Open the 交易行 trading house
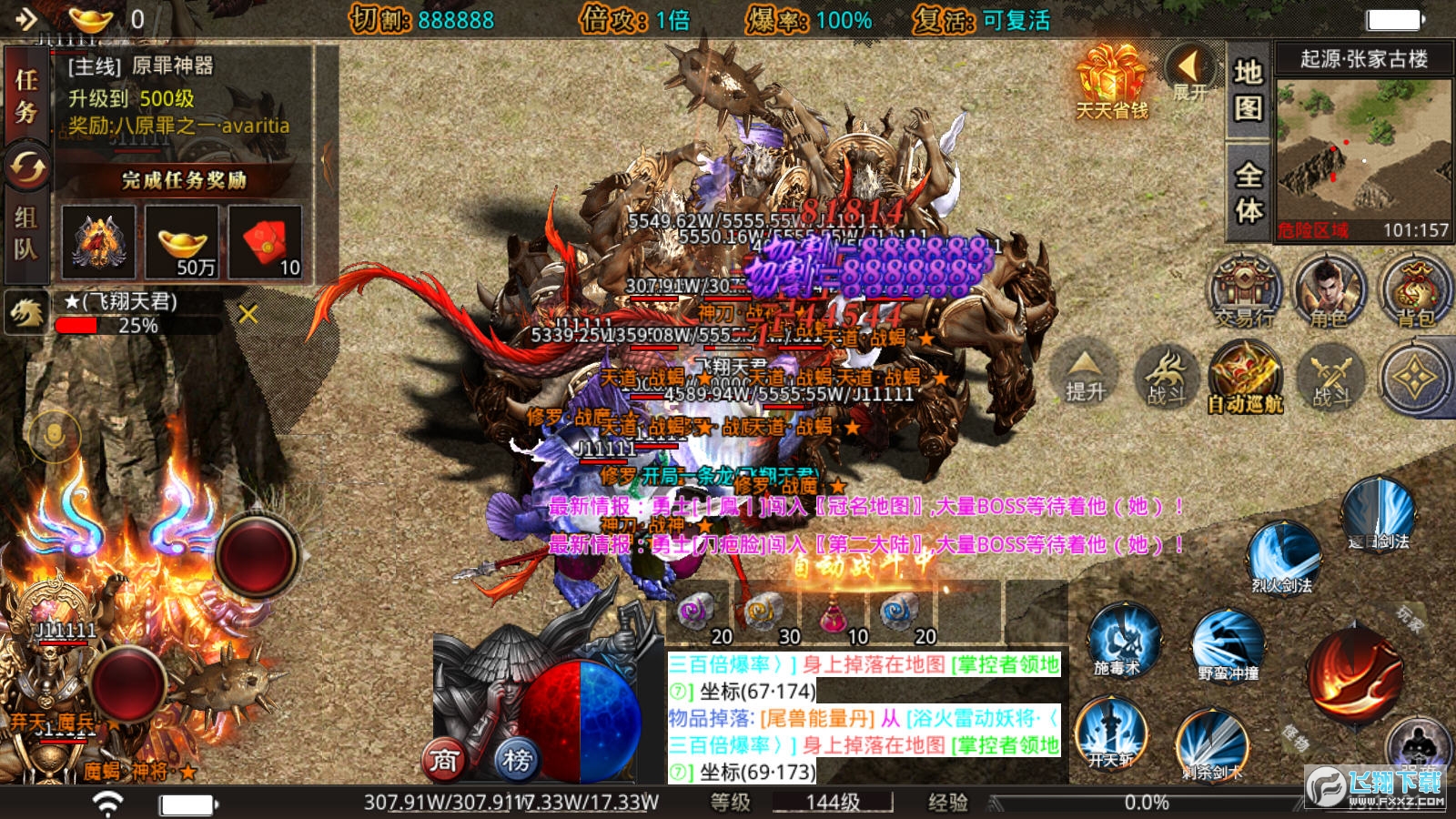 click(1244, 291)
